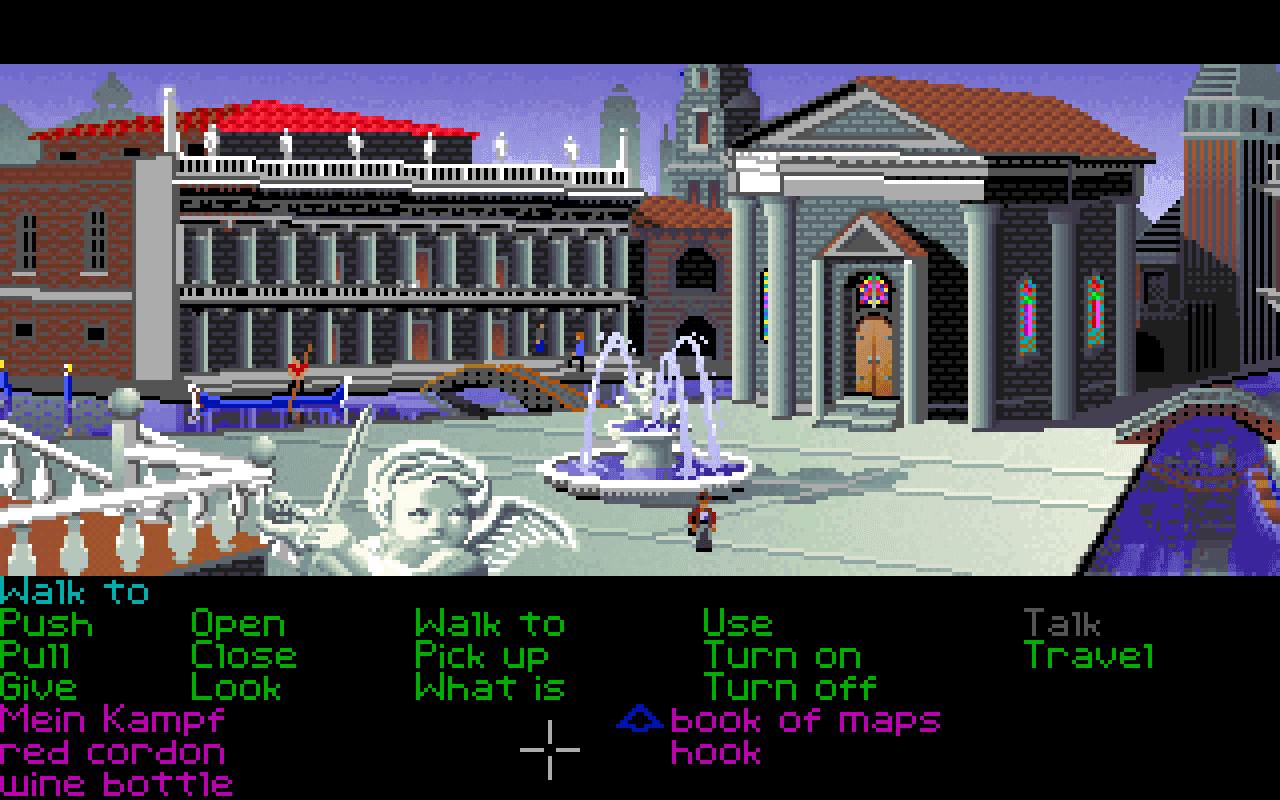The height and width of the screenshot is (800, 1280).
Task: Pick the 'red cordon' inventory item
Action: tap(110, 751)
